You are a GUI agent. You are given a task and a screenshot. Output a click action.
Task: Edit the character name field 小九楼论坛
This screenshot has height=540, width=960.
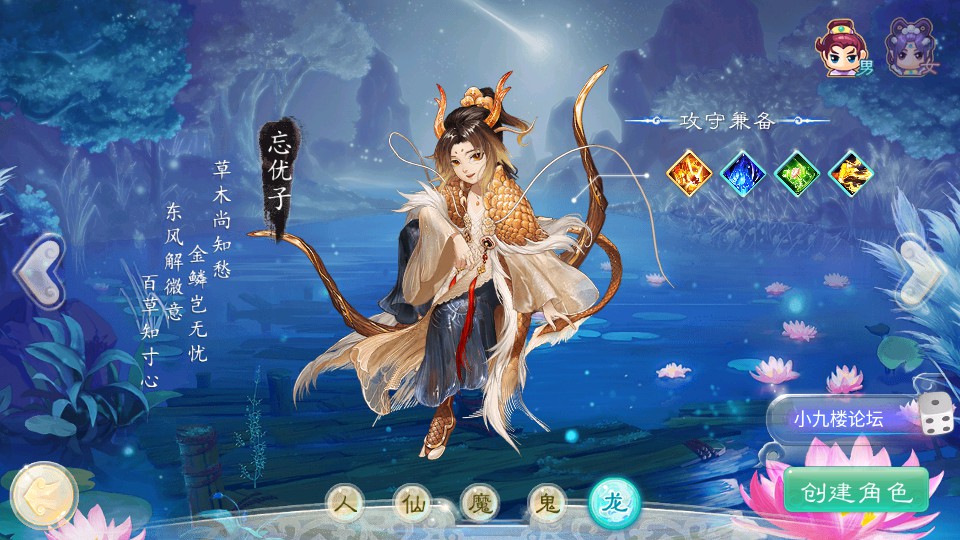tap(840, 419)
